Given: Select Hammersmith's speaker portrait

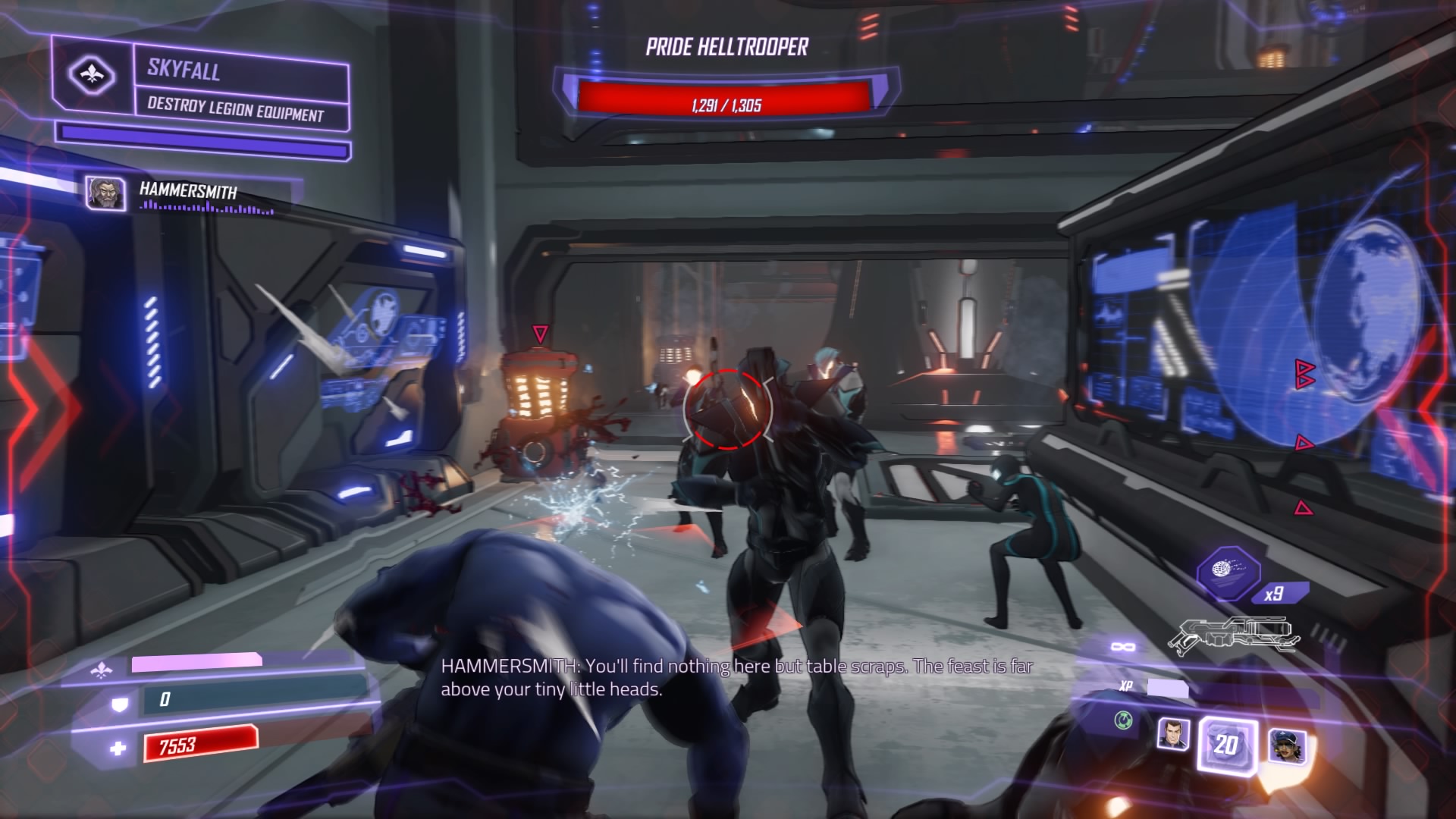Looking at the screenshot, I should pos(105,193).
